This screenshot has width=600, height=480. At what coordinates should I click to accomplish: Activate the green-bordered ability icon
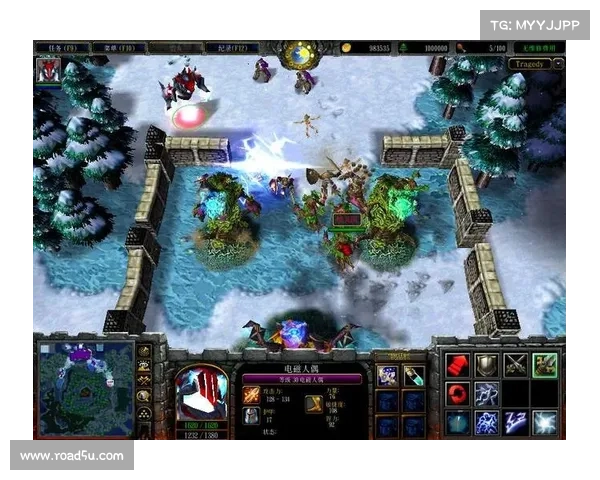pos(545,365)
